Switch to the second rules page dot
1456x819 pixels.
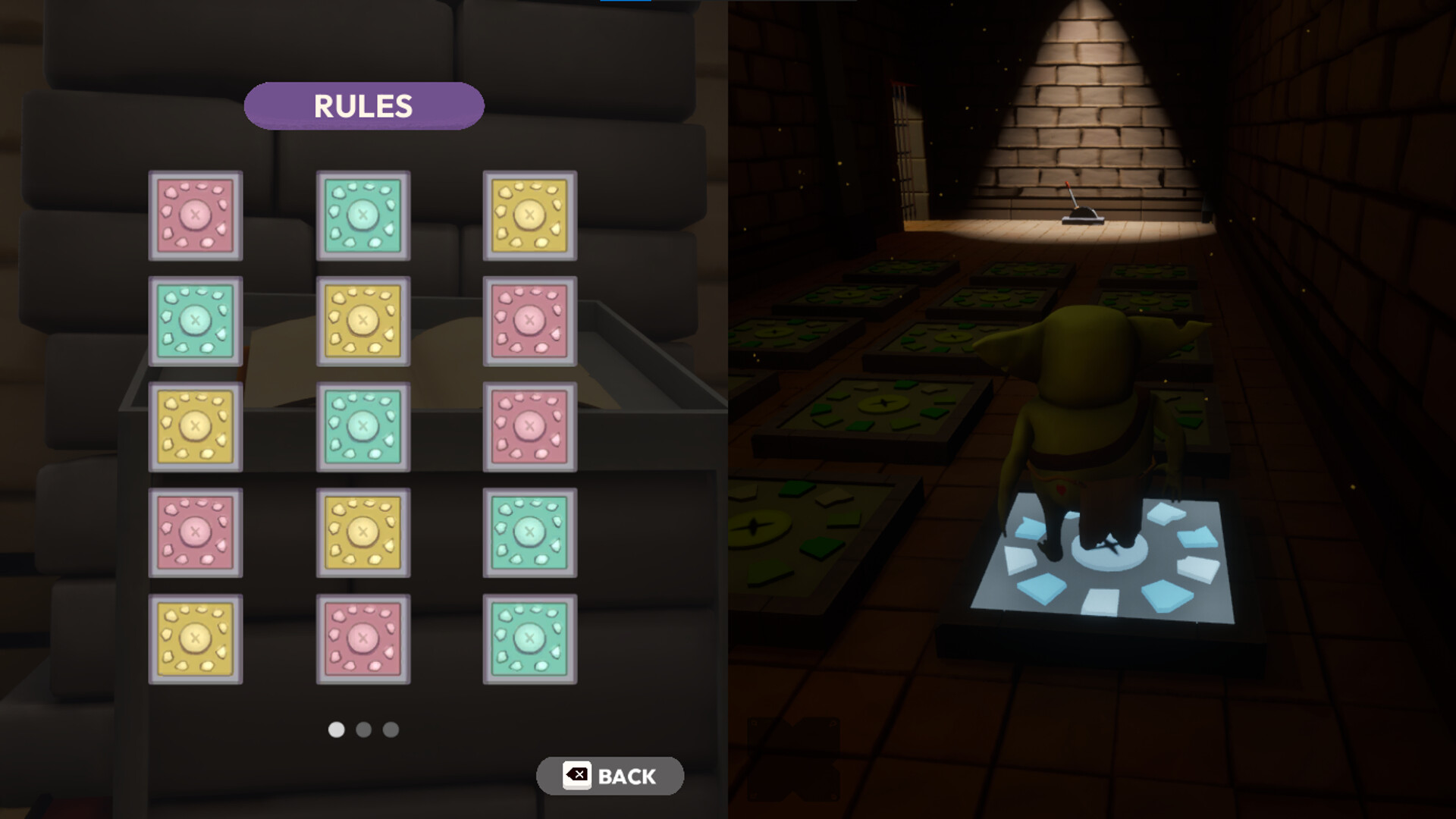364,730
